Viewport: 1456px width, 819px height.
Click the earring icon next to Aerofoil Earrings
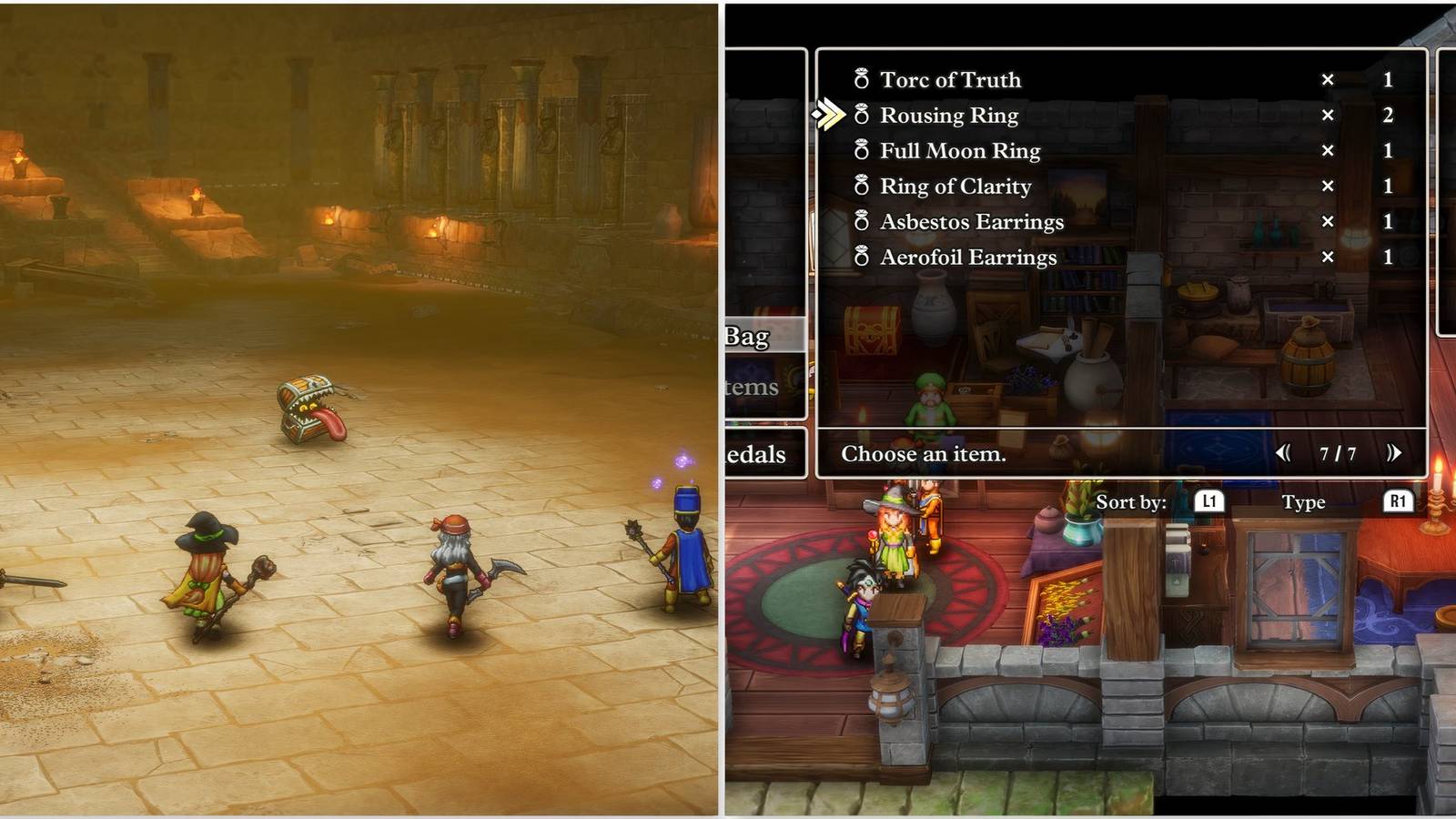point(861,258)
